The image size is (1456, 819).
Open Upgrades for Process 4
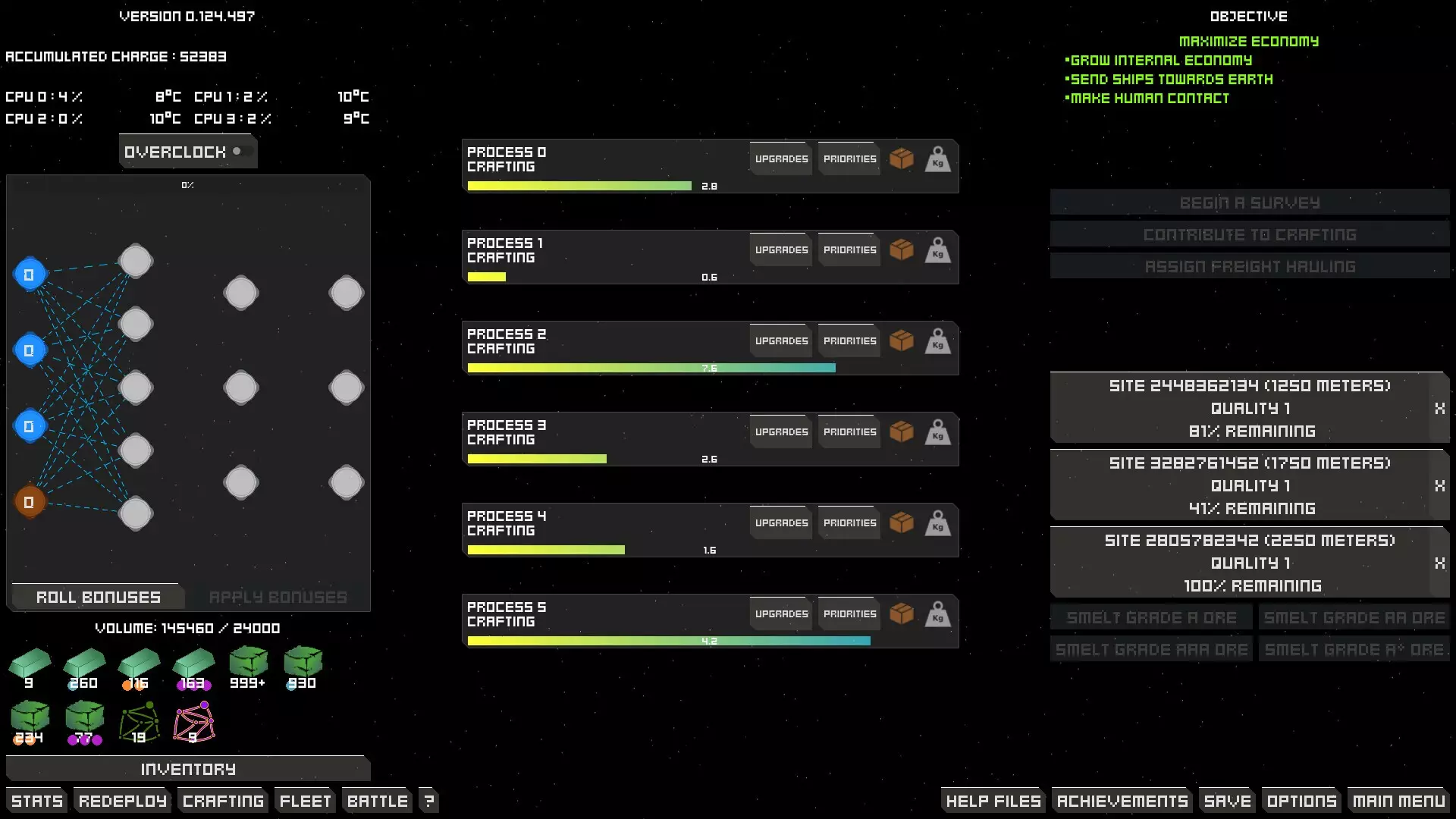[780, 522]
